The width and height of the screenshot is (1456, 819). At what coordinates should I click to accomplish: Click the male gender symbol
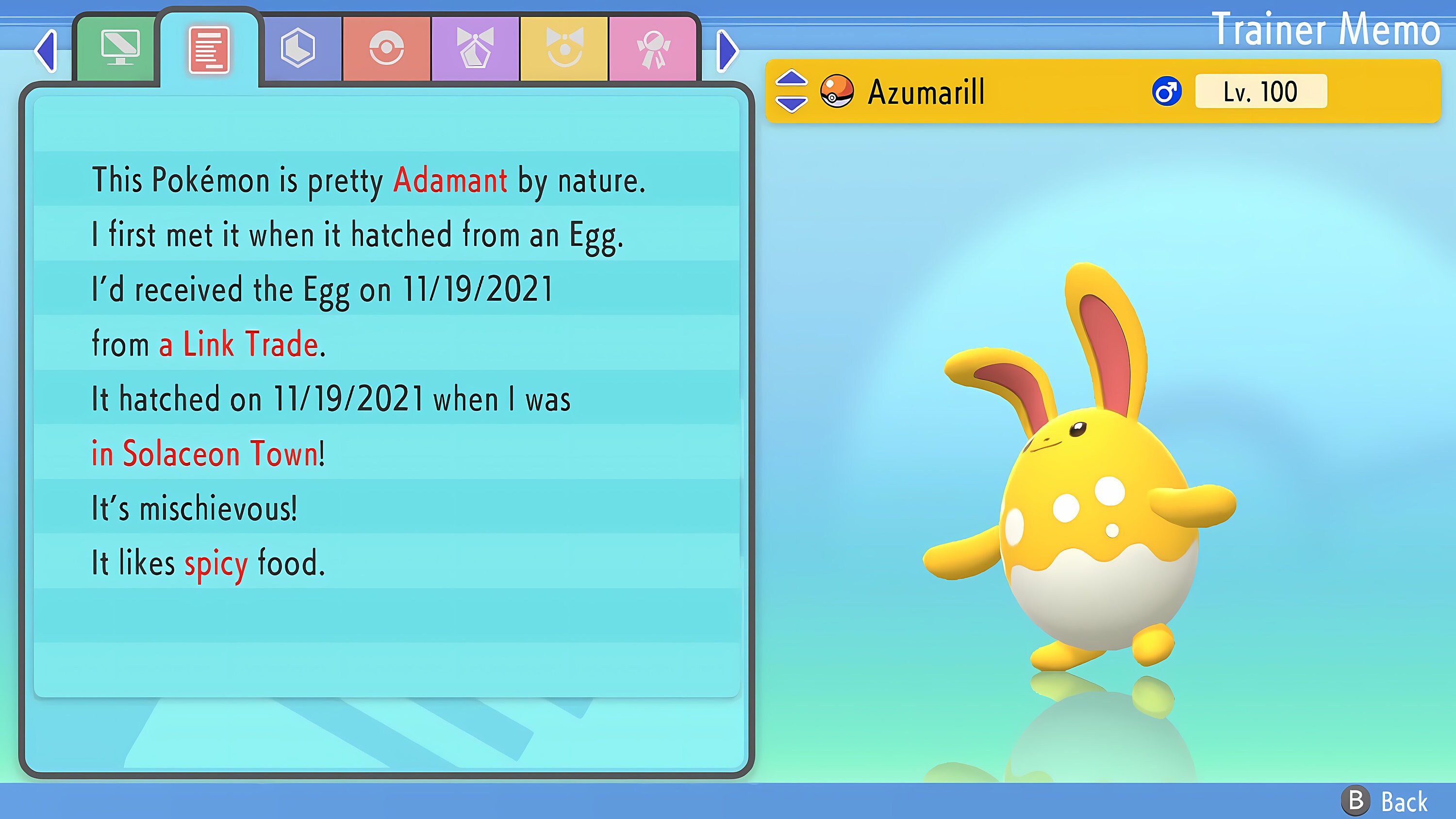[1168, 92]
